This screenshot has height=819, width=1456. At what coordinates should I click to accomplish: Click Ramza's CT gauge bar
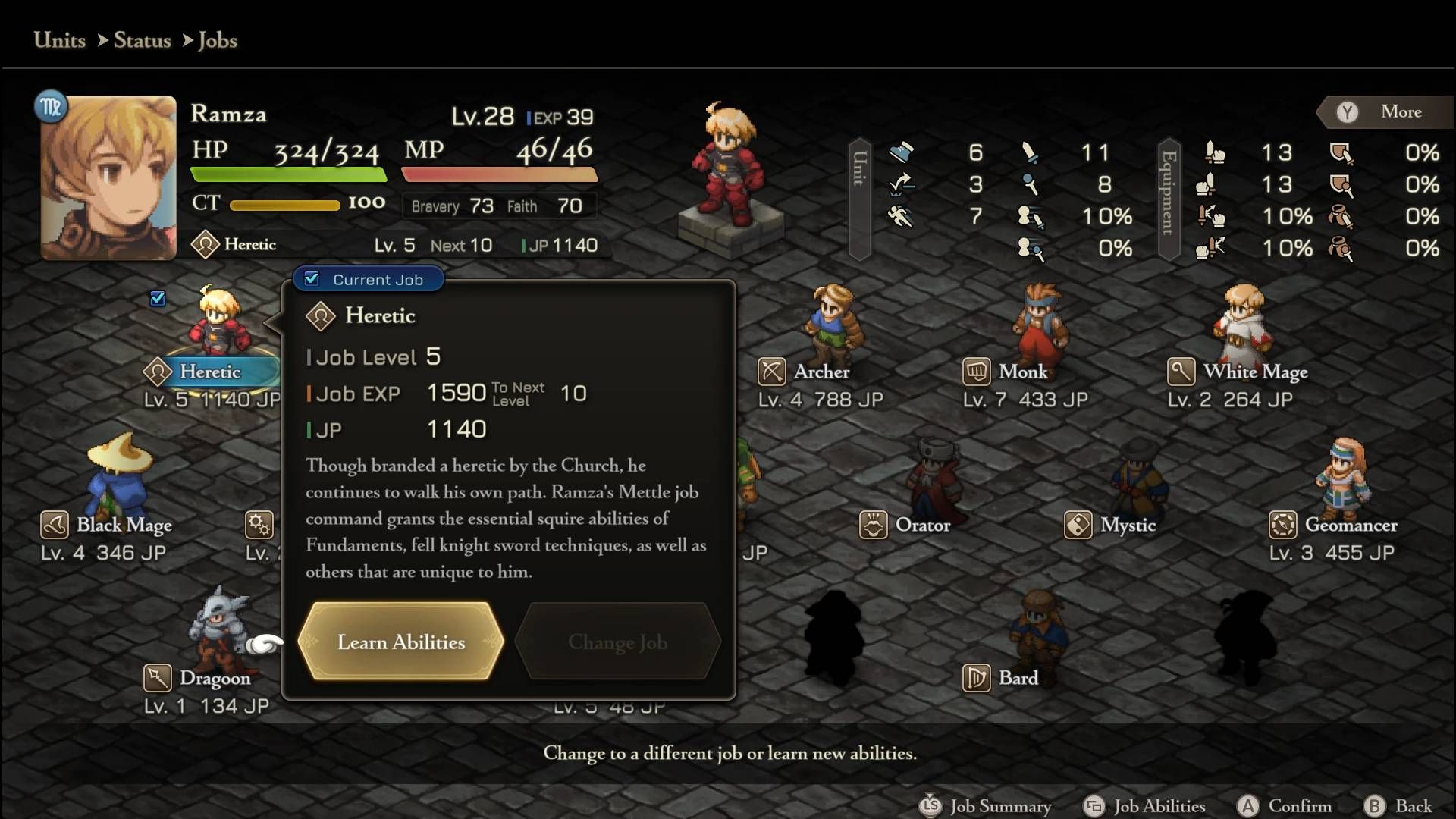[284, 203]
